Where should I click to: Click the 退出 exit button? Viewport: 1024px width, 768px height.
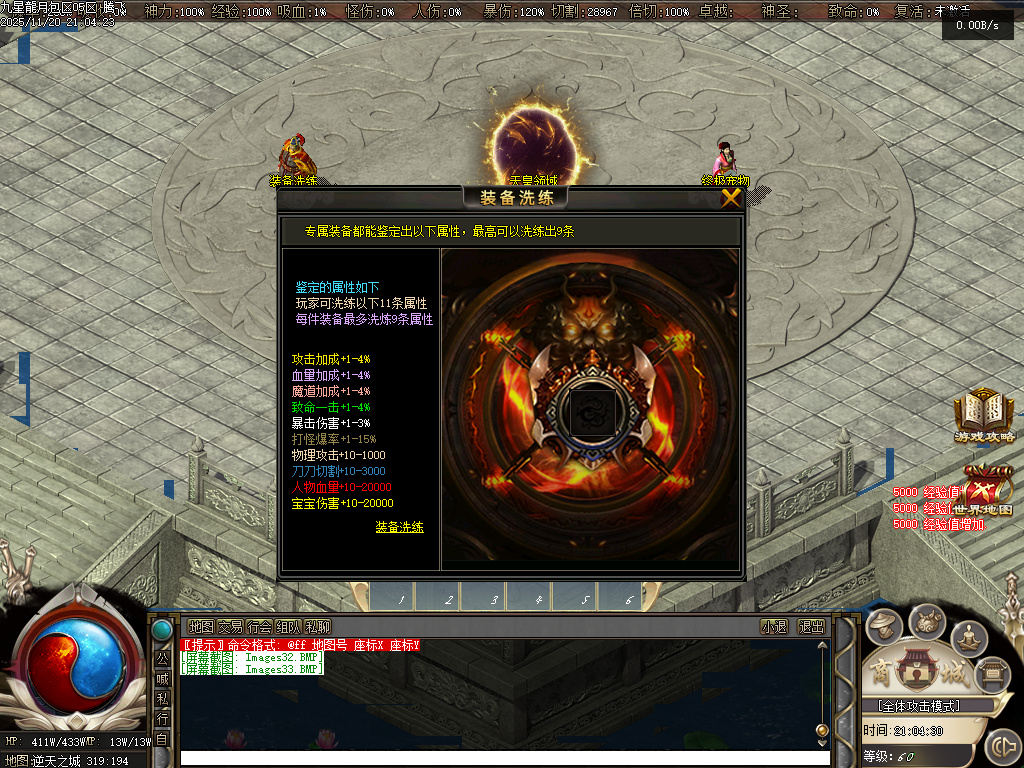[x=811, y=627]
